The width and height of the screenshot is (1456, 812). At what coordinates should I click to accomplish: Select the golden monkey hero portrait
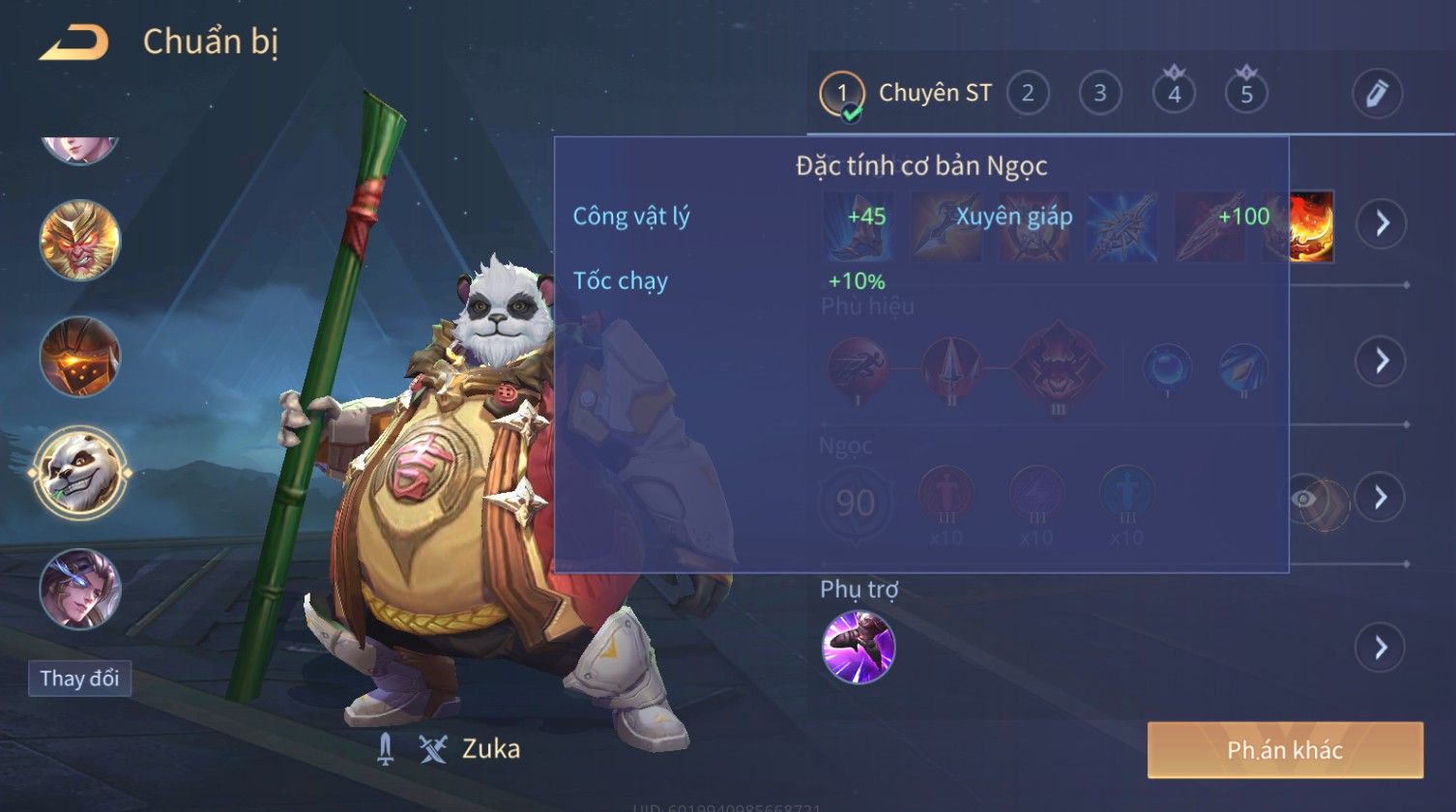(80, 240)
